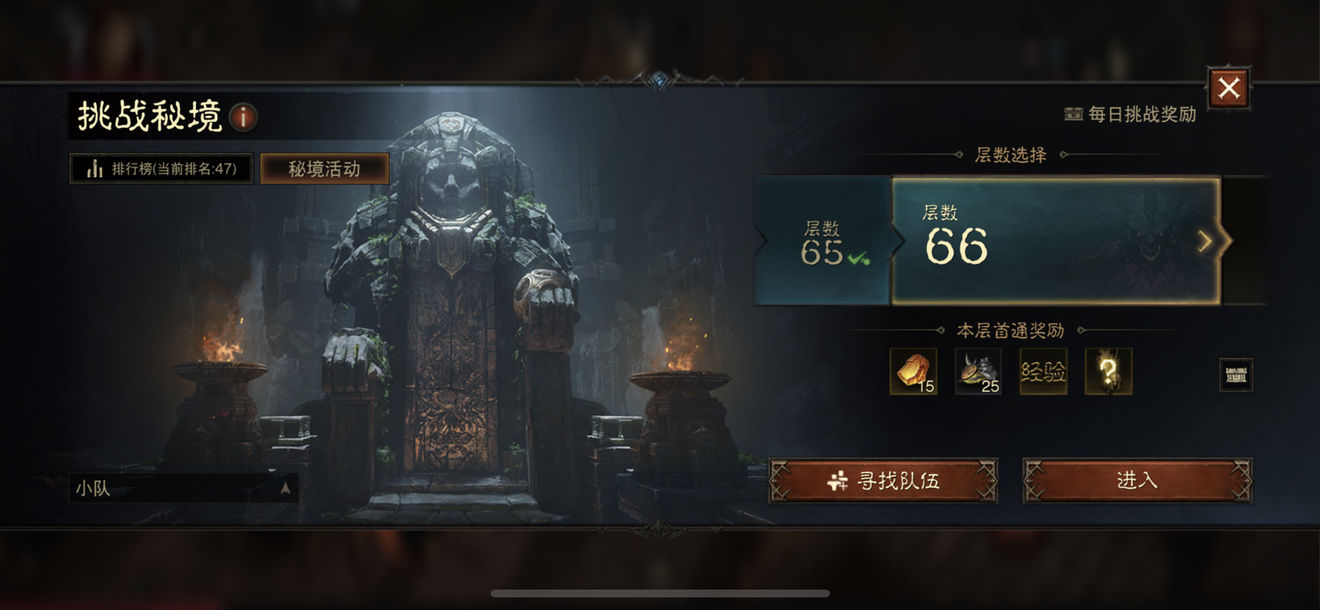Inspect the orange gem reward with 15
This screenshot has width=1320, height=610.
click(913, 371)
